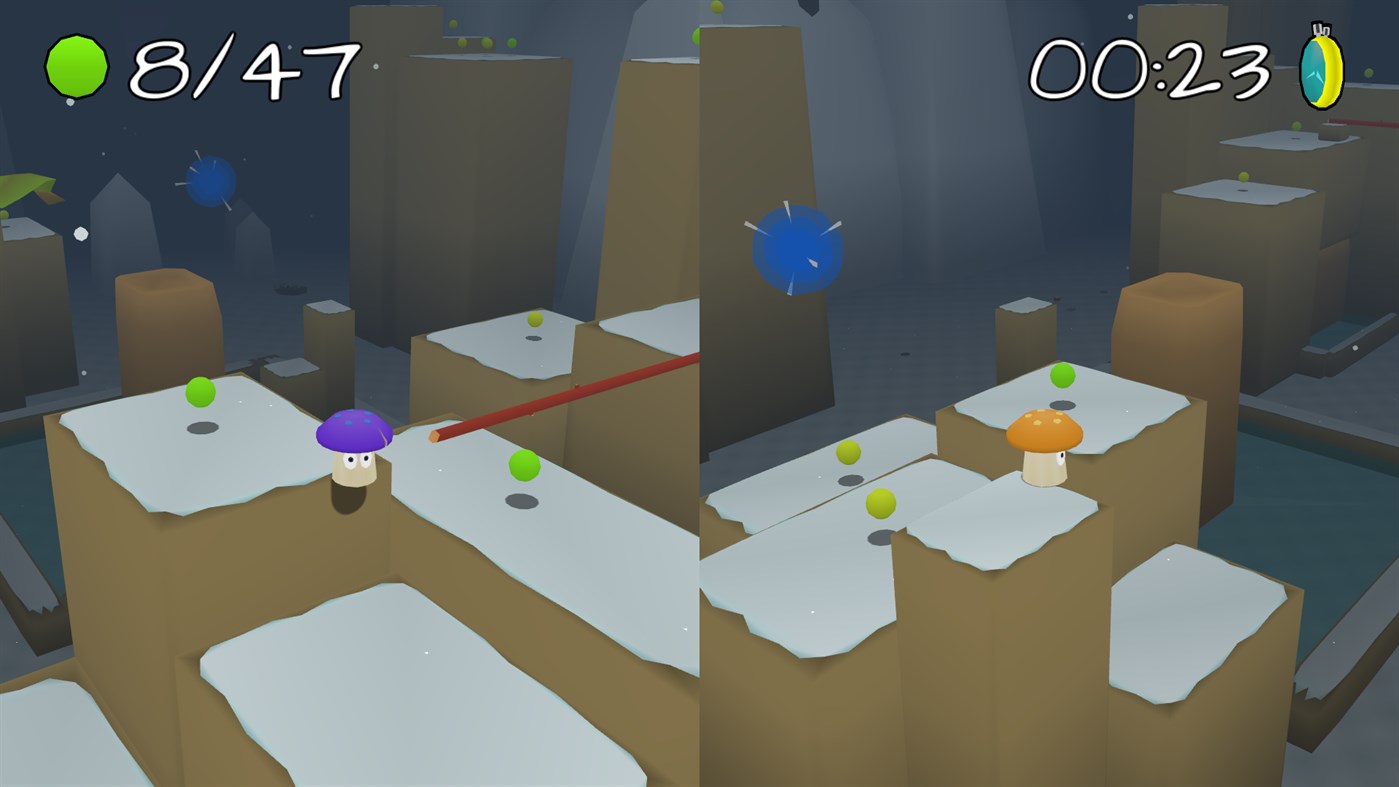Select the 8/47 collectible counter text
The height and width of the screenshot is (787, 1399).
click(x=240, y=65)
